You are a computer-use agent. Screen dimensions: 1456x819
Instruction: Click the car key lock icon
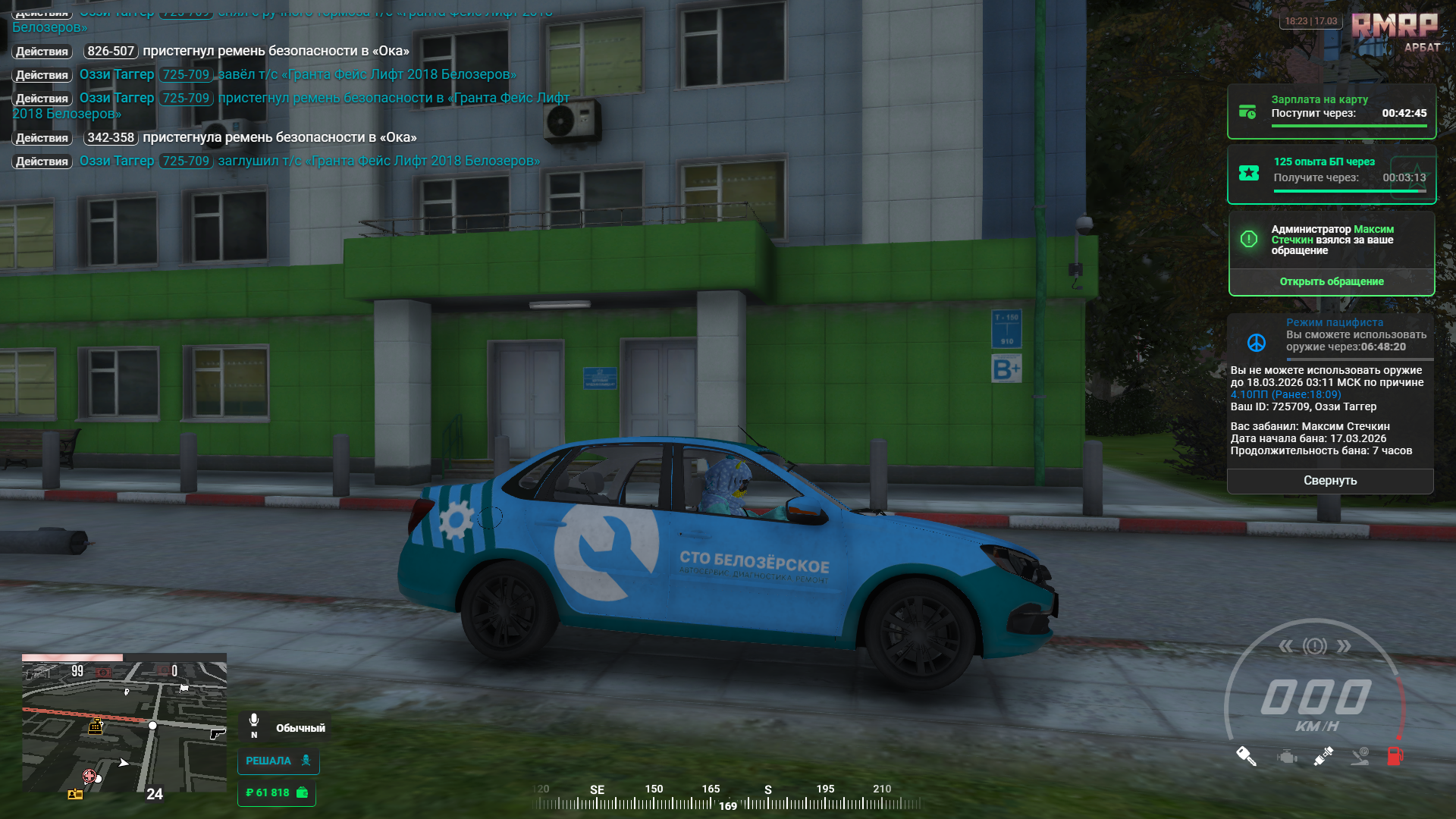[x=1246, y=756]
